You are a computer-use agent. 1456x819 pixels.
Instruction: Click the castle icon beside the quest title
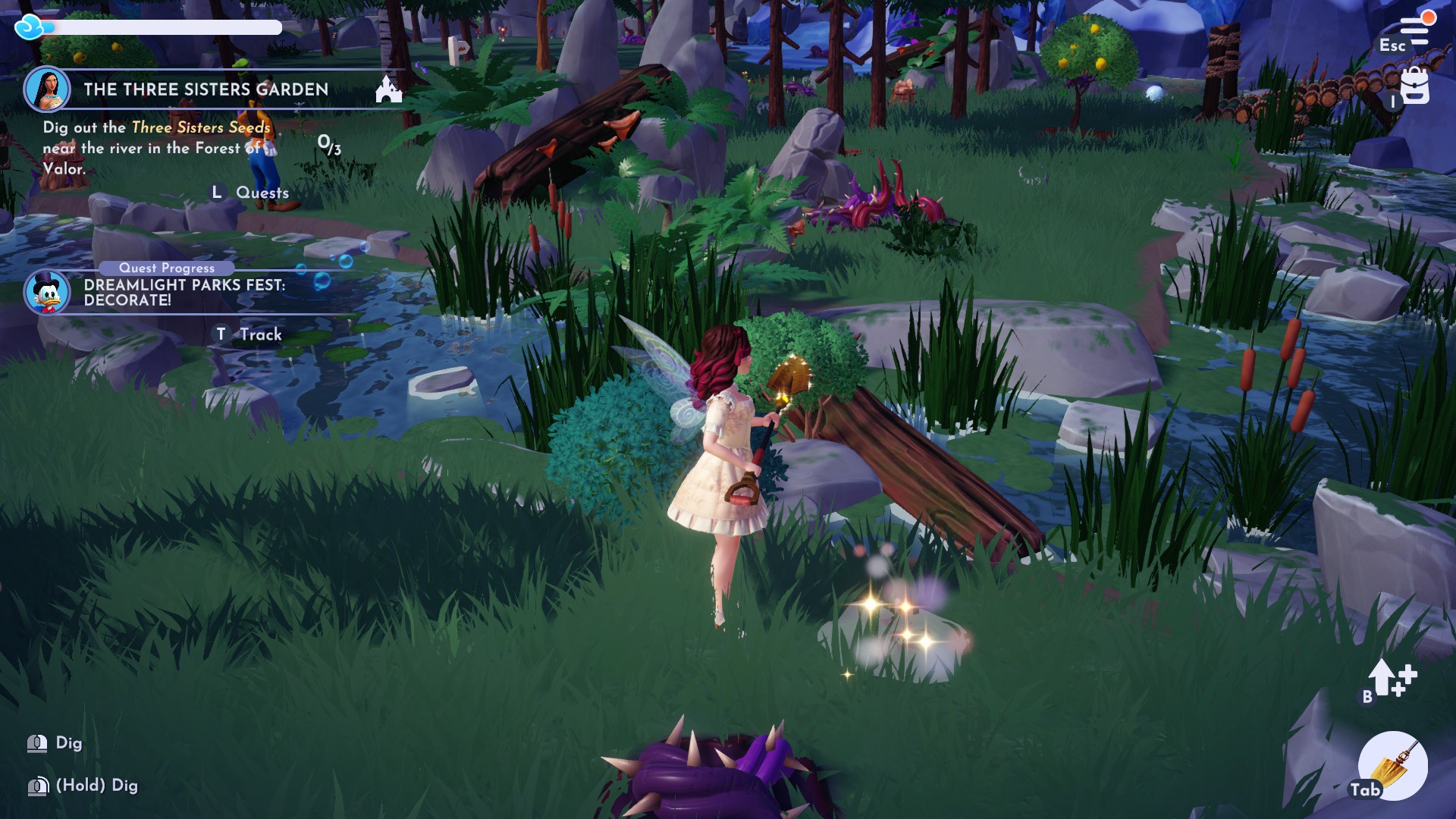[389, 90]
